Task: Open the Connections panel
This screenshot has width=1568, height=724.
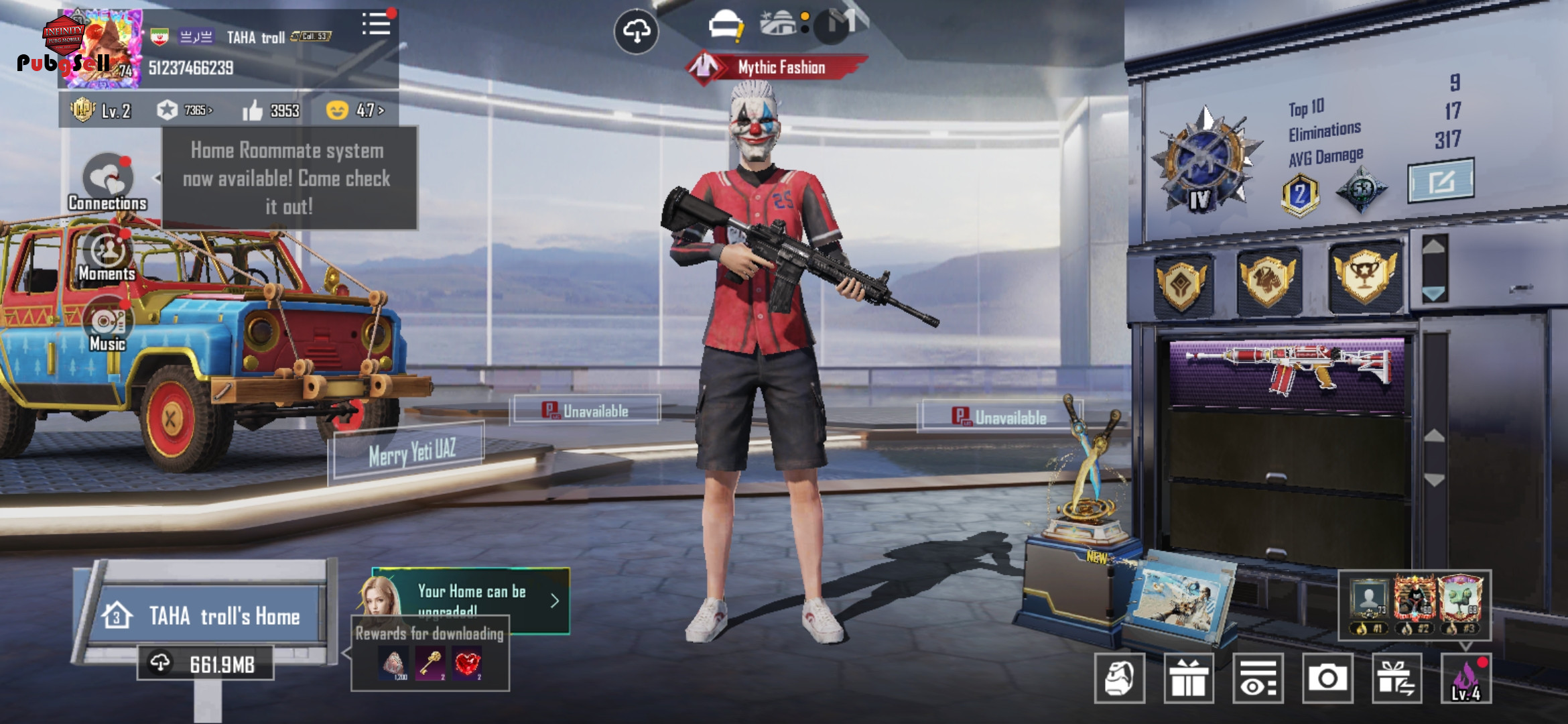Action: coord(107,182)
